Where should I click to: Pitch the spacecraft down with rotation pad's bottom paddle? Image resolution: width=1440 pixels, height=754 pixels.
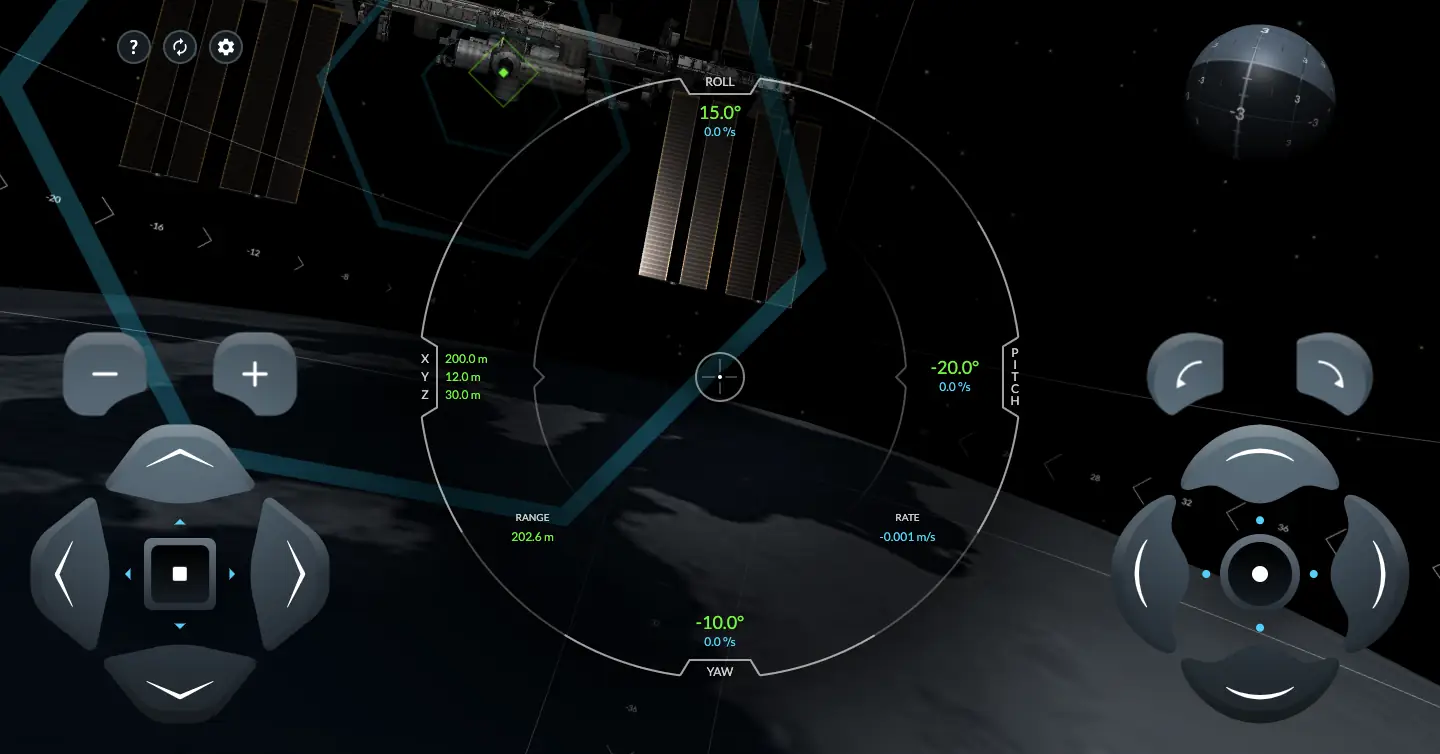pos(1259,688)
